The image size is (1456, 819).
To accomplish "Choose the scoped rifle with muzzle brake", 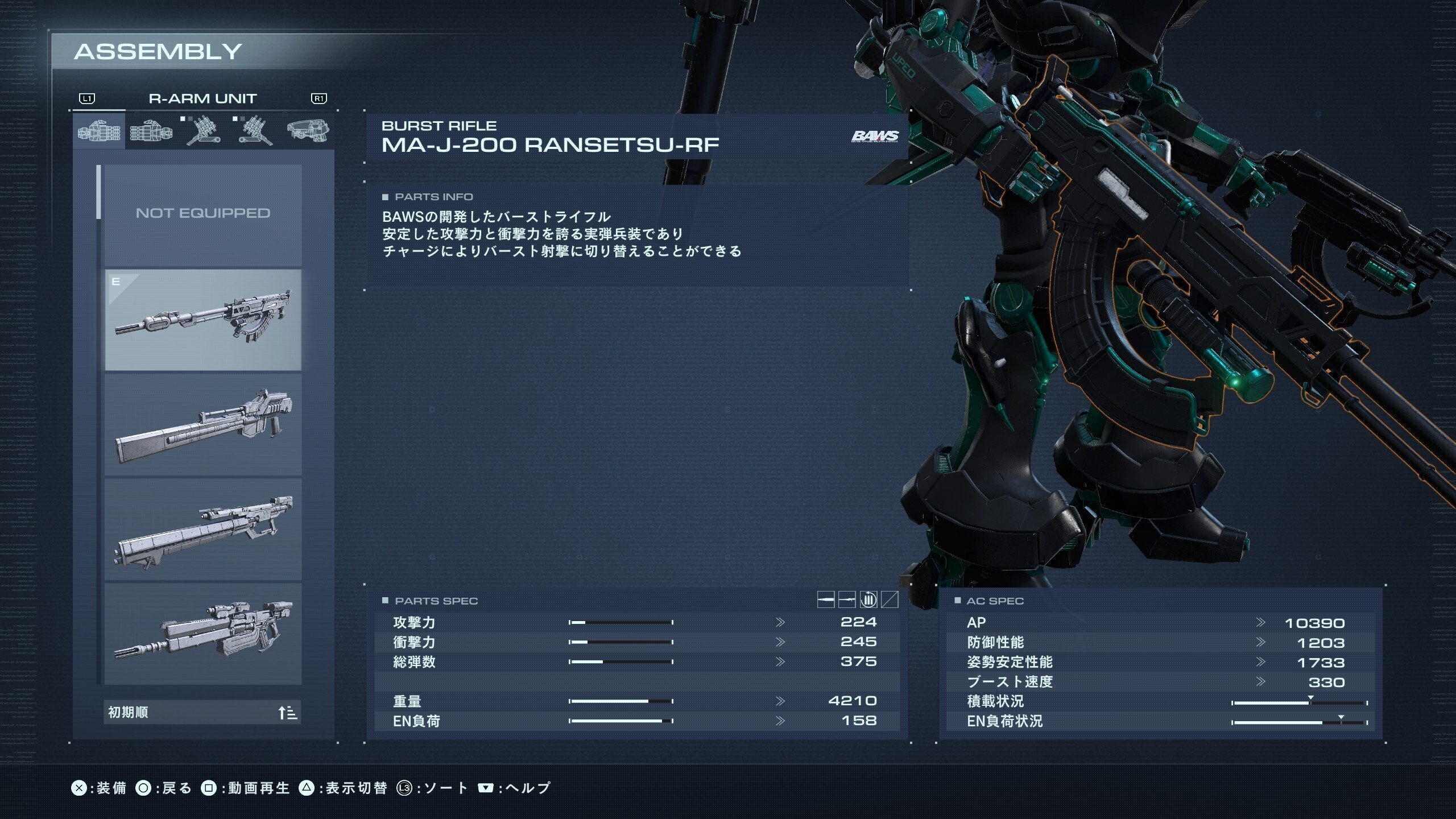I will coord(202,634).
